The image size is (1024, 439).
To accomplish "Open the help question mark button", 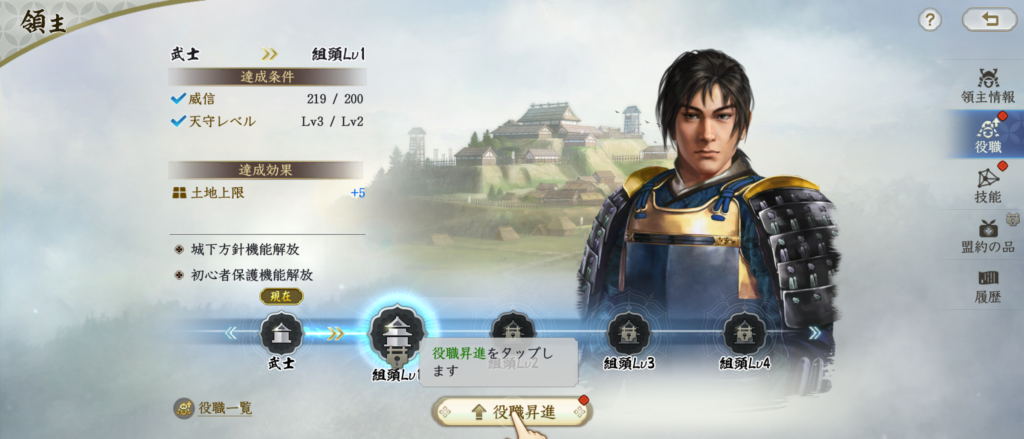I will (930, 20).
